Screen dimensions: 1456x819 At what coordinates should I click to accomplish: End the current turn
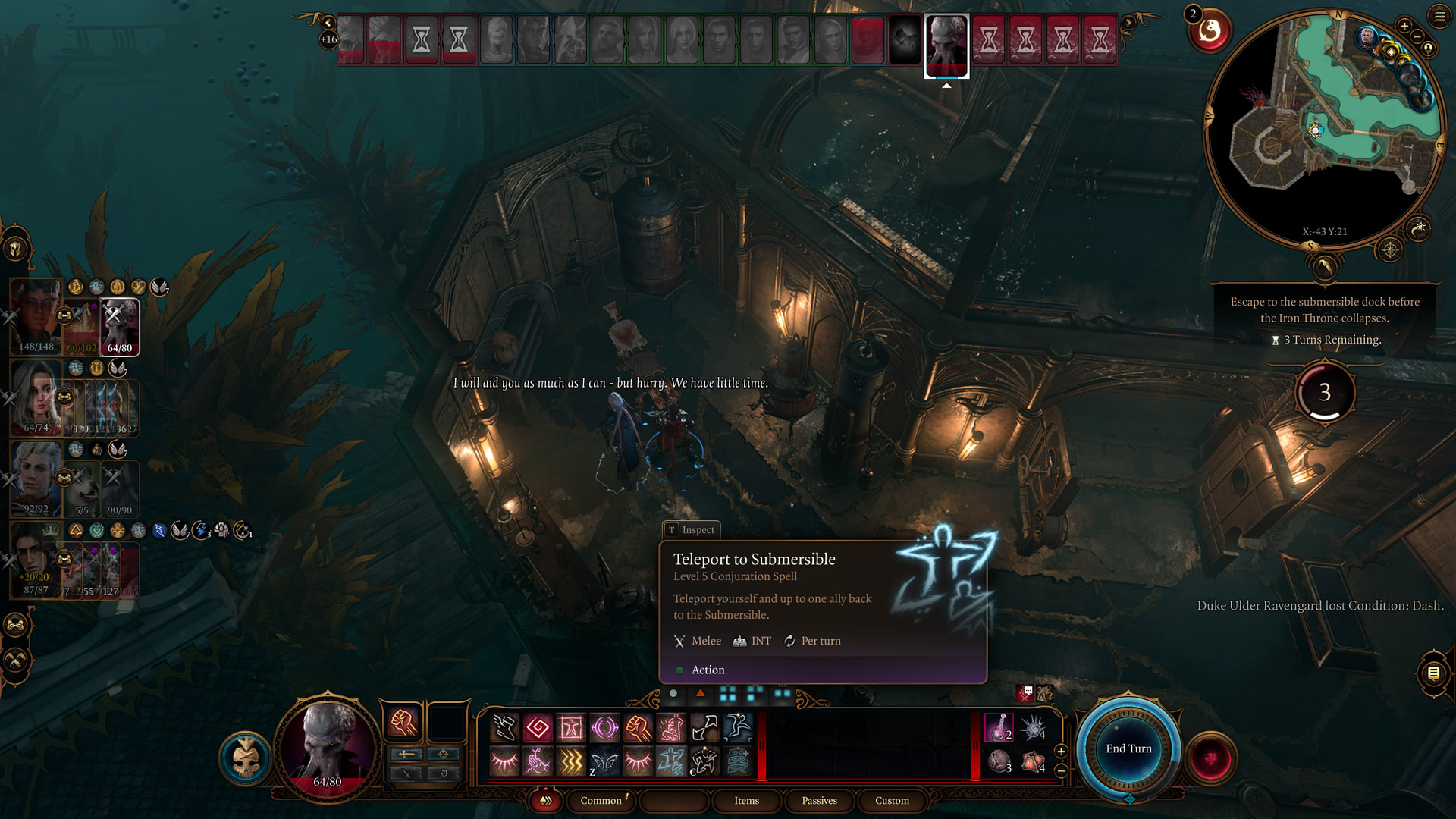point(1128,748)
